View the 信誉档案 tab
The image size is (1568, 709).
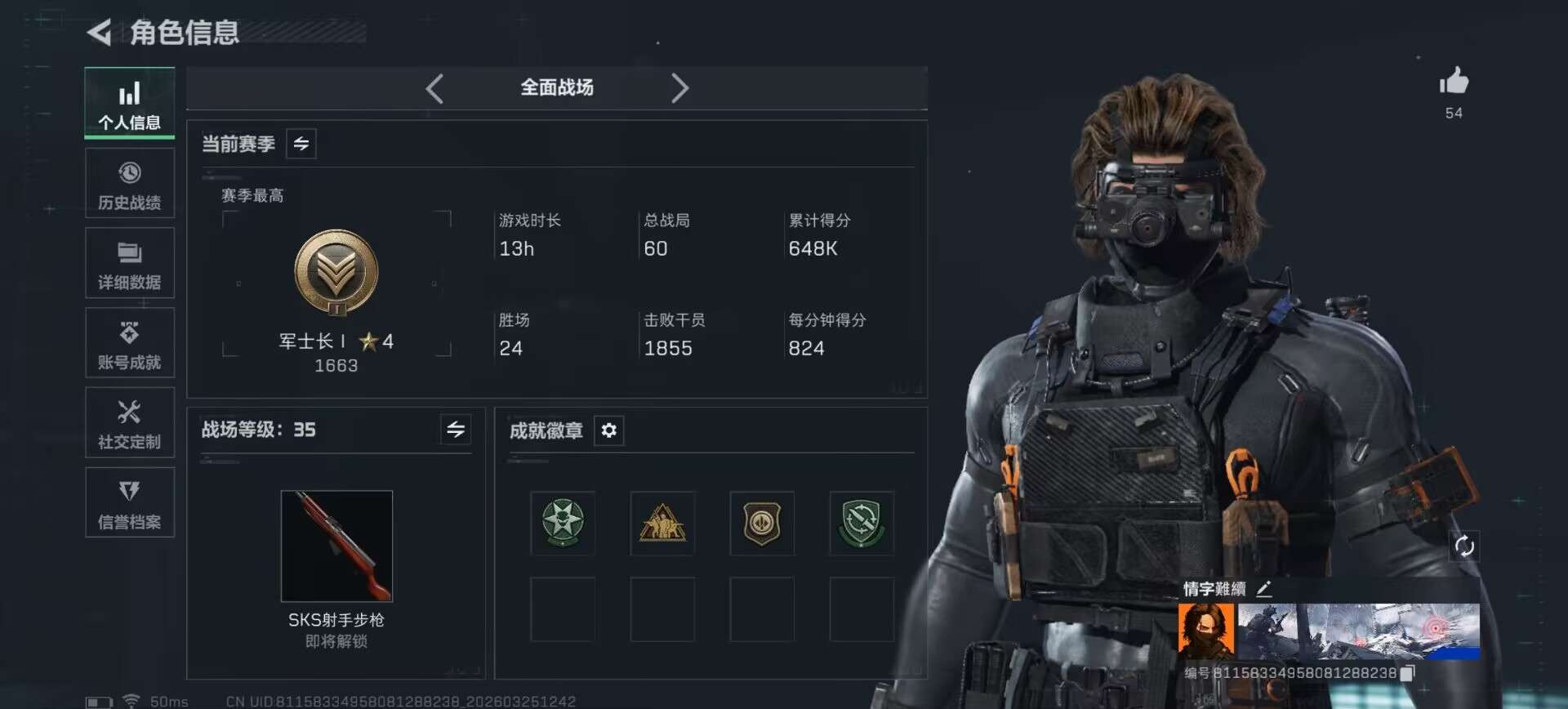[130, 503]
